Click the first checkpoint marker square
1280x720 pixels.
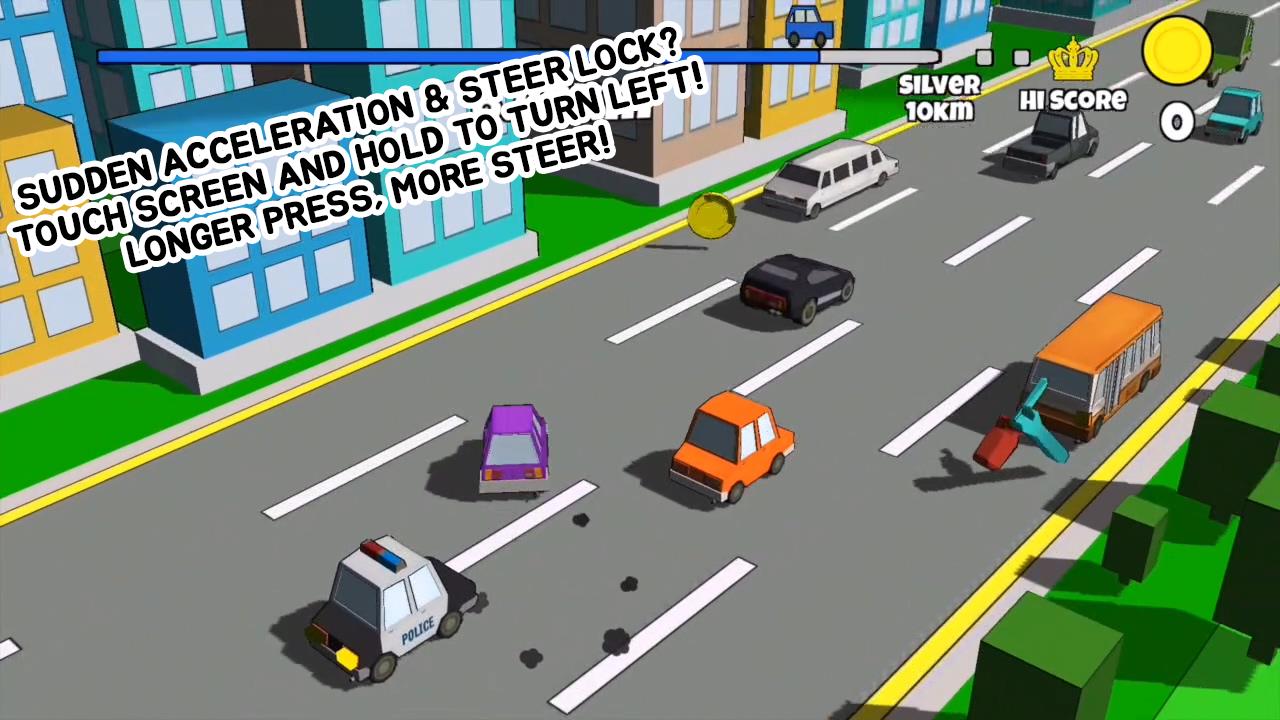[x=982, y=59]
